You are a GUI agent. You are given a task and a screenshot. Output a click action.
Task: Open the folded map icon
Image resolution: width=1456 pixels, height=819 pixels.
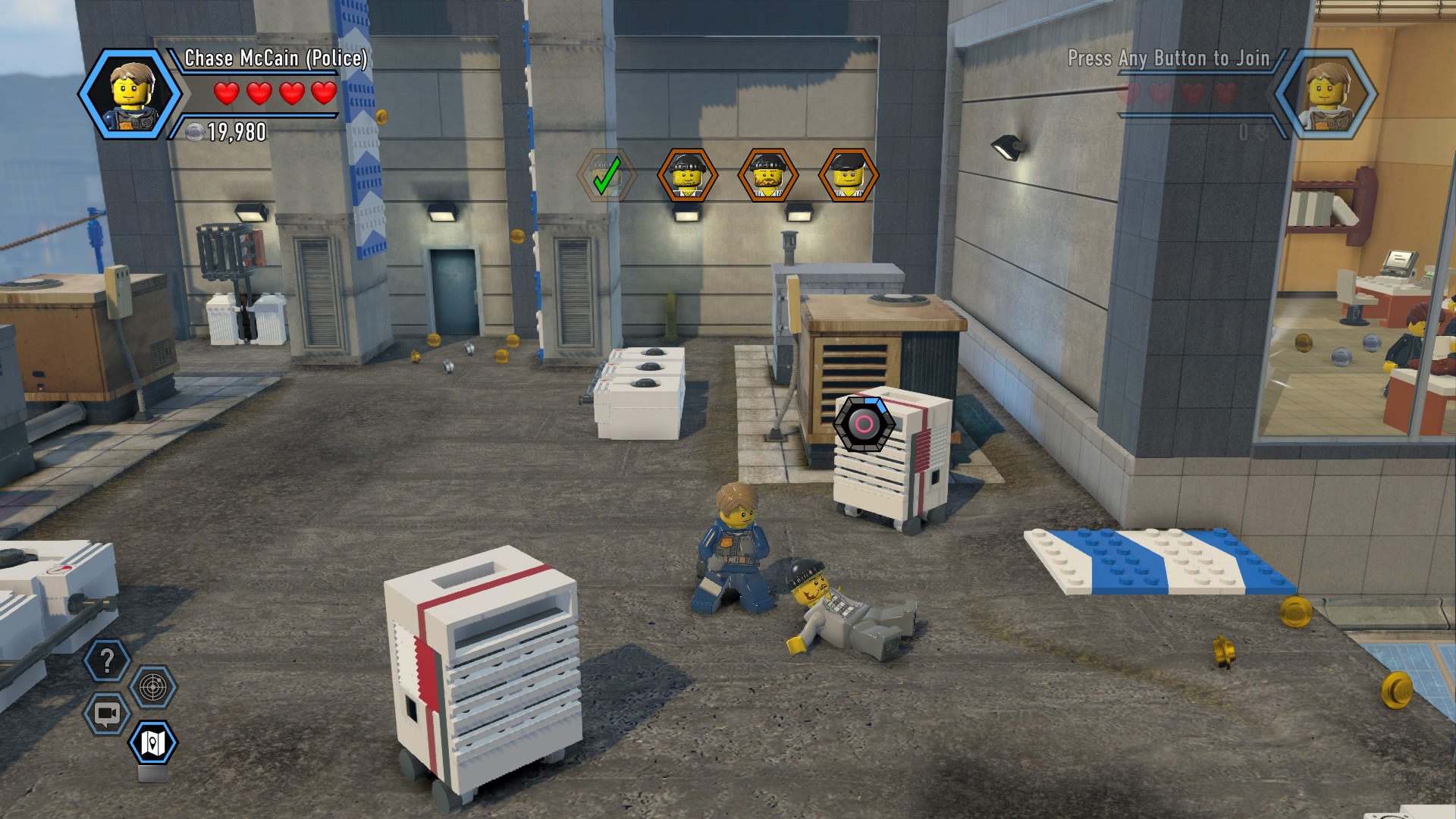pyautogui.click(x=153, y=742)
